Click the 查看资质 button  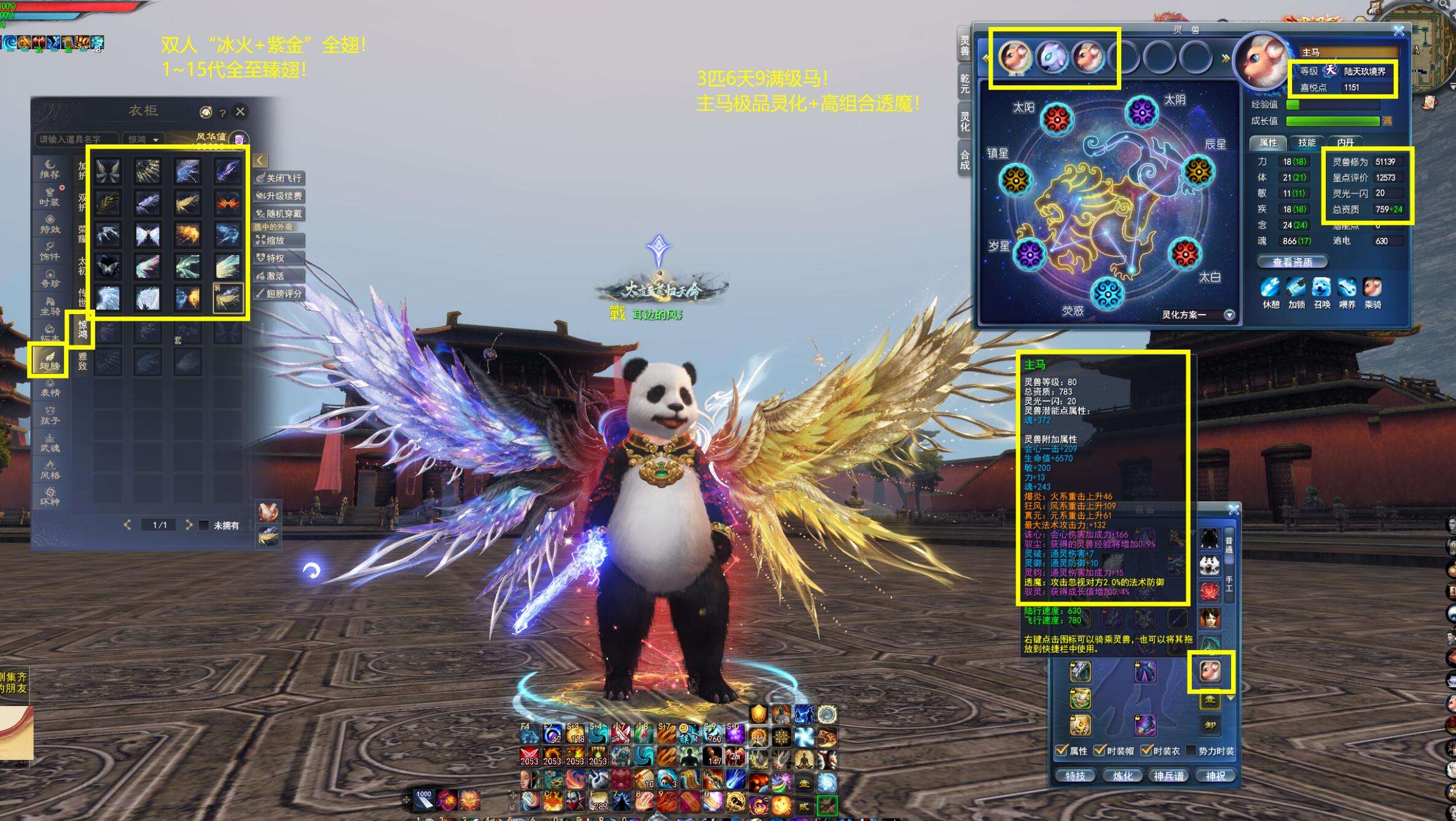coord(1292,262)
